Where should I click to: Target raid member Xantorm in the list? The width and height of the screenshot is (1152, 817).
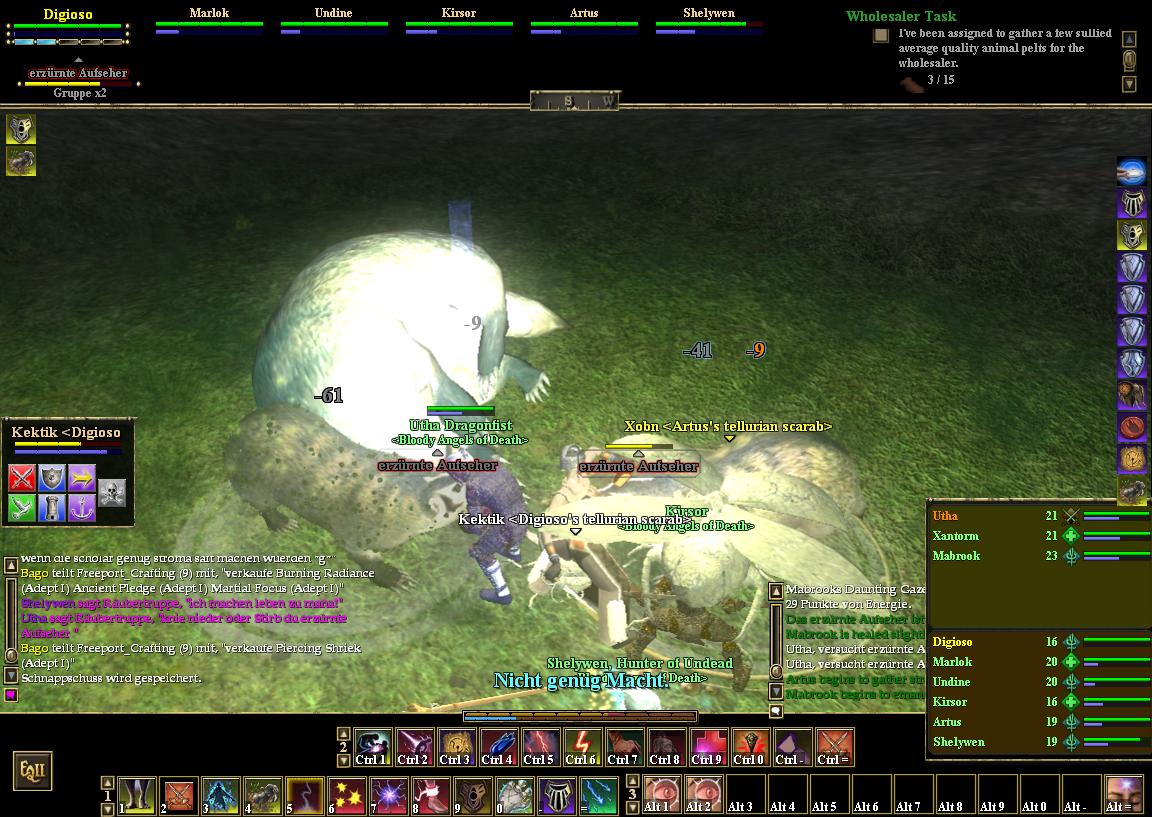tap(956, 536)
